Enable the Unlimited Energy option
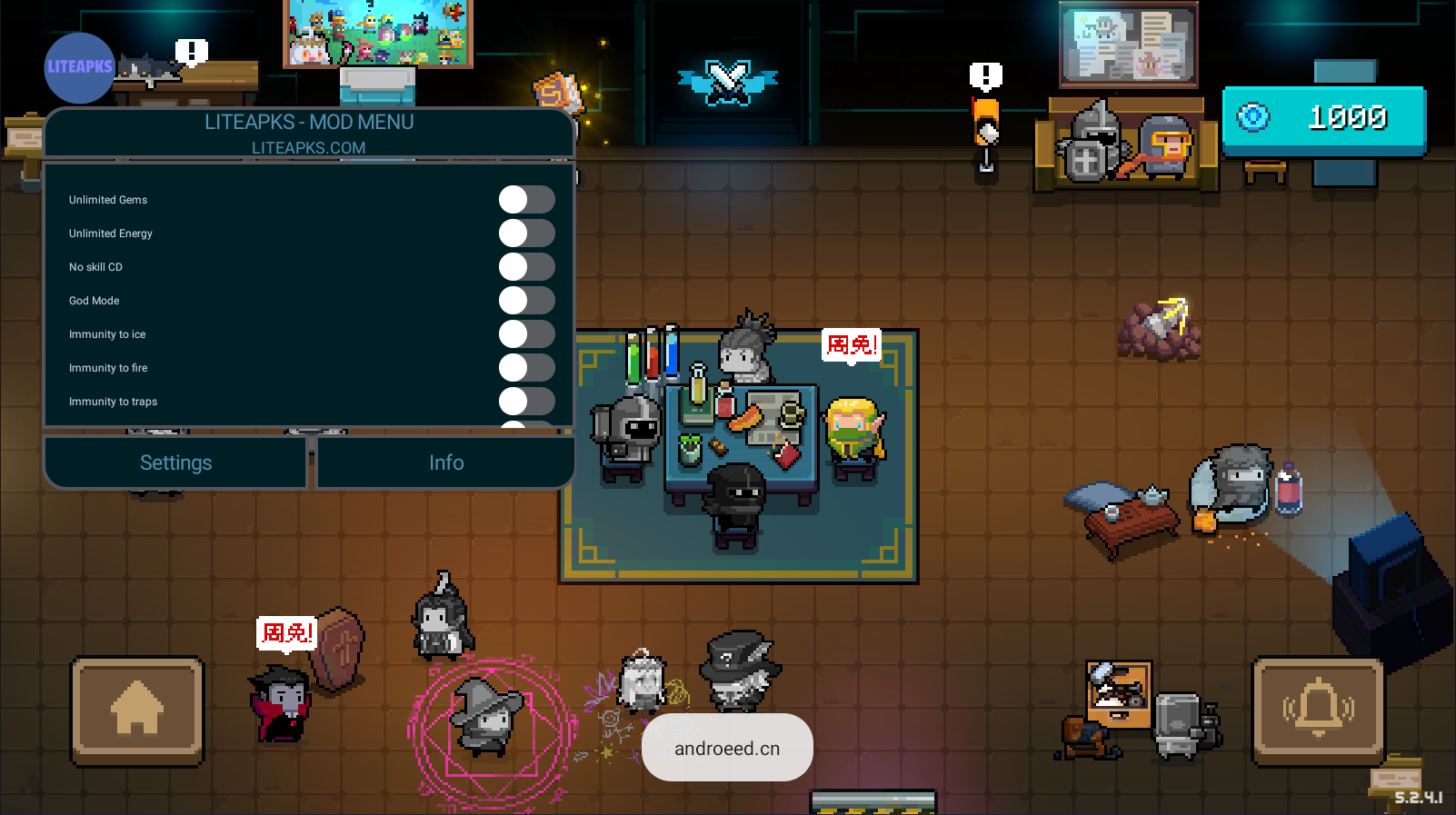The image size is (1456, 815). (x=526, y=234)
